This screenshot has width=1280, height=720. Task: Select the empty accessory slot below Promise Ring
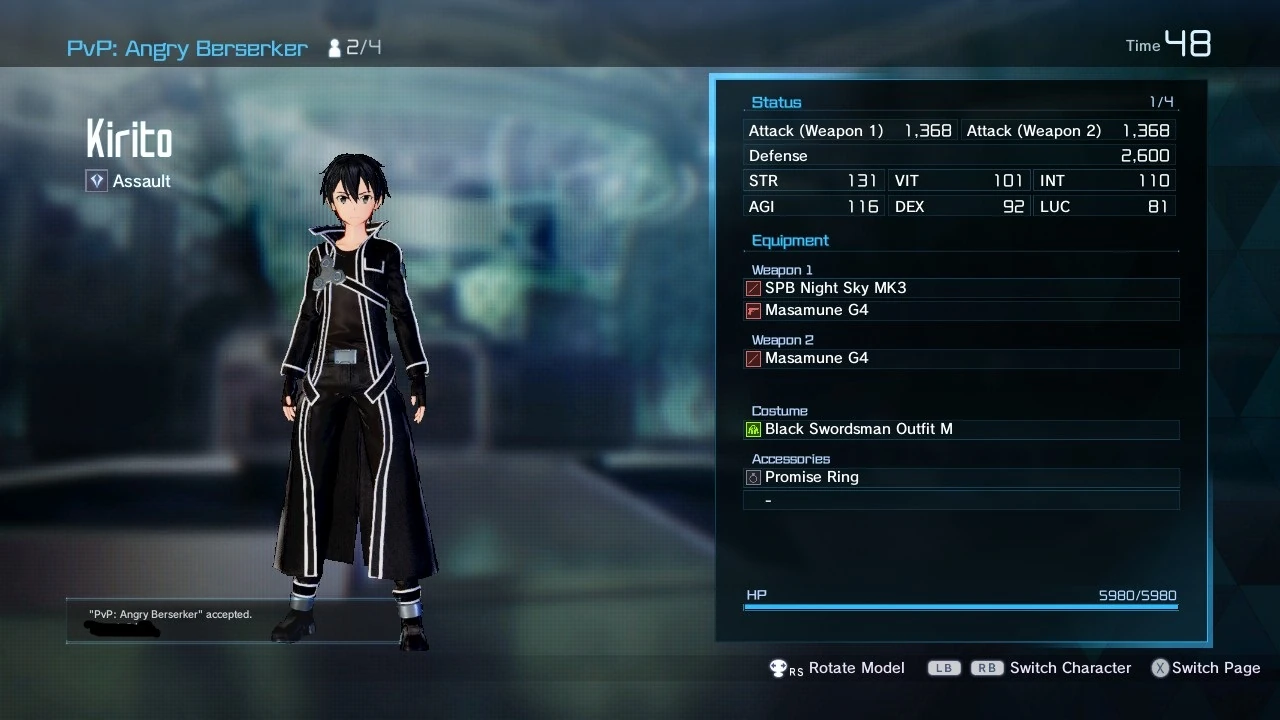[960, 499]
